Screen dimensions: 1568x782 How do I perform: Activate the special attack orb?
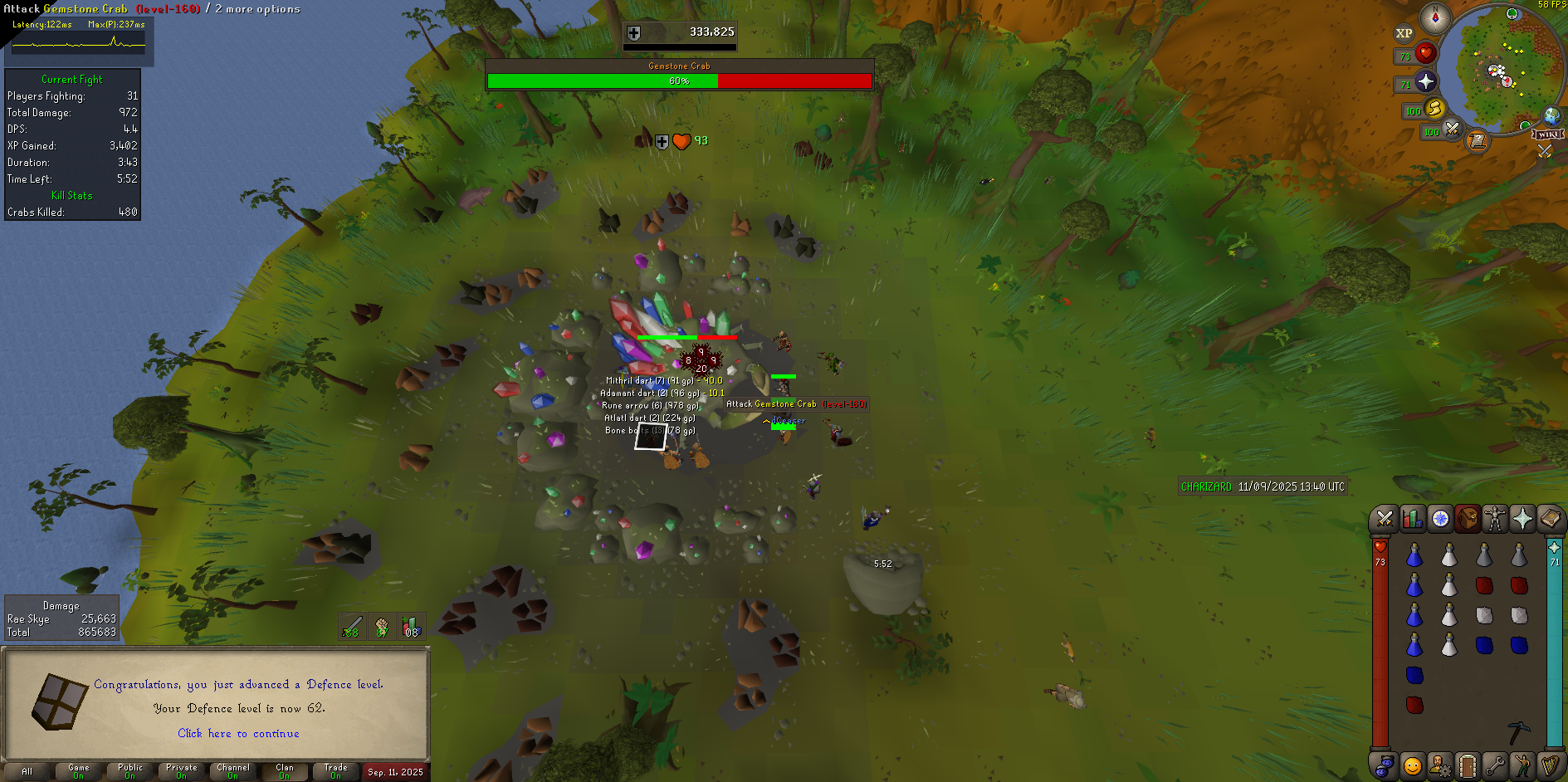pyautogui.click(x=1453, y=130)
